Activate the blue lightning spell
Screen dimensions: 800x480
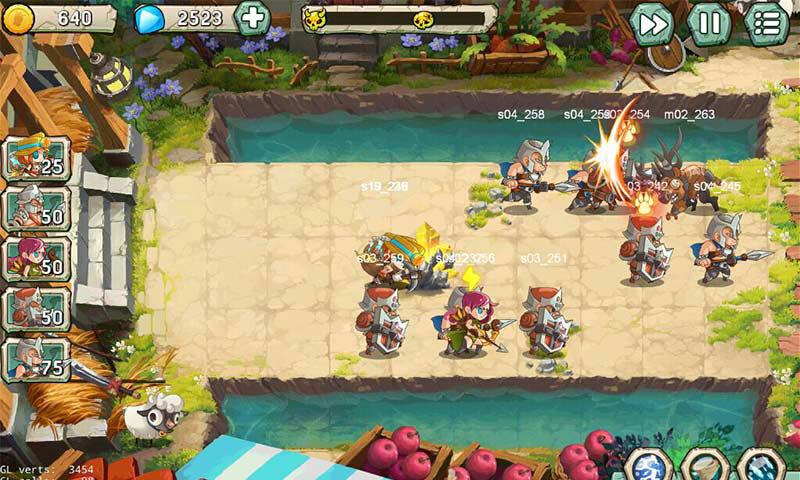point(649,468)
